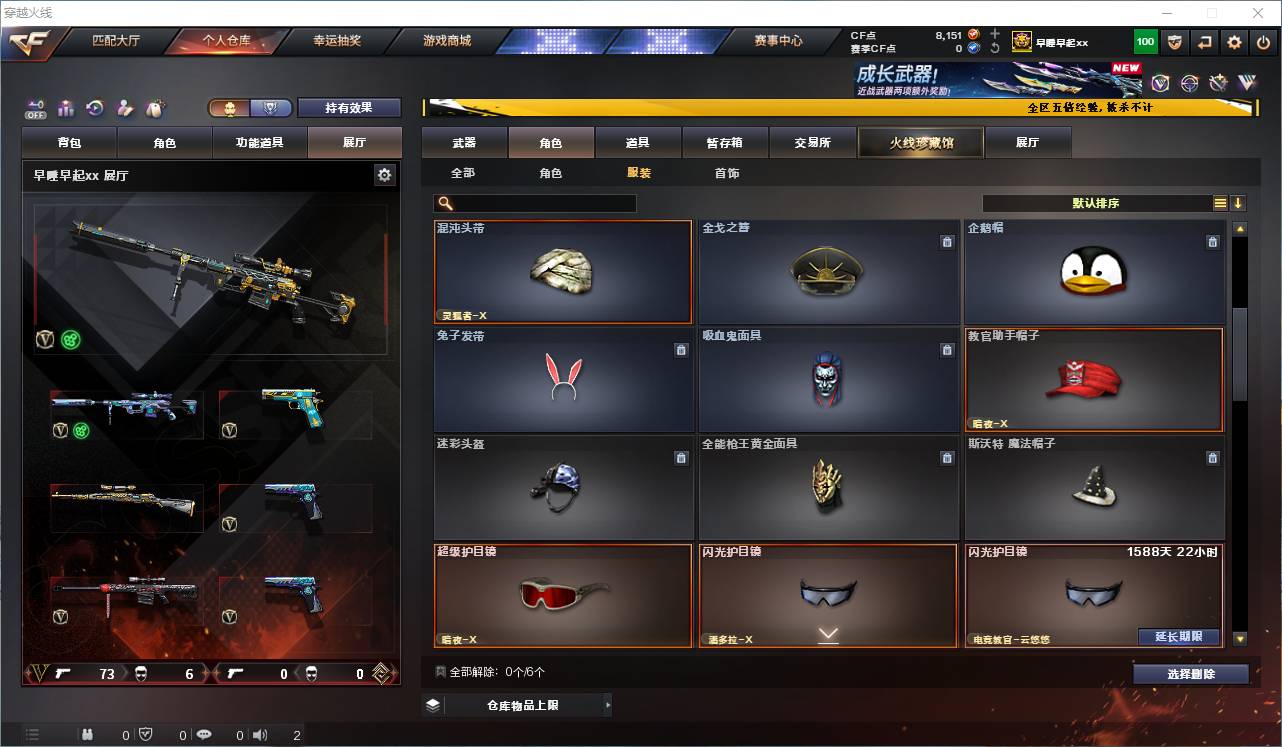The image size is (1282, 747).
Task: Switch to the 交易所 exchange tab
Action: click(x=812, y=143)
